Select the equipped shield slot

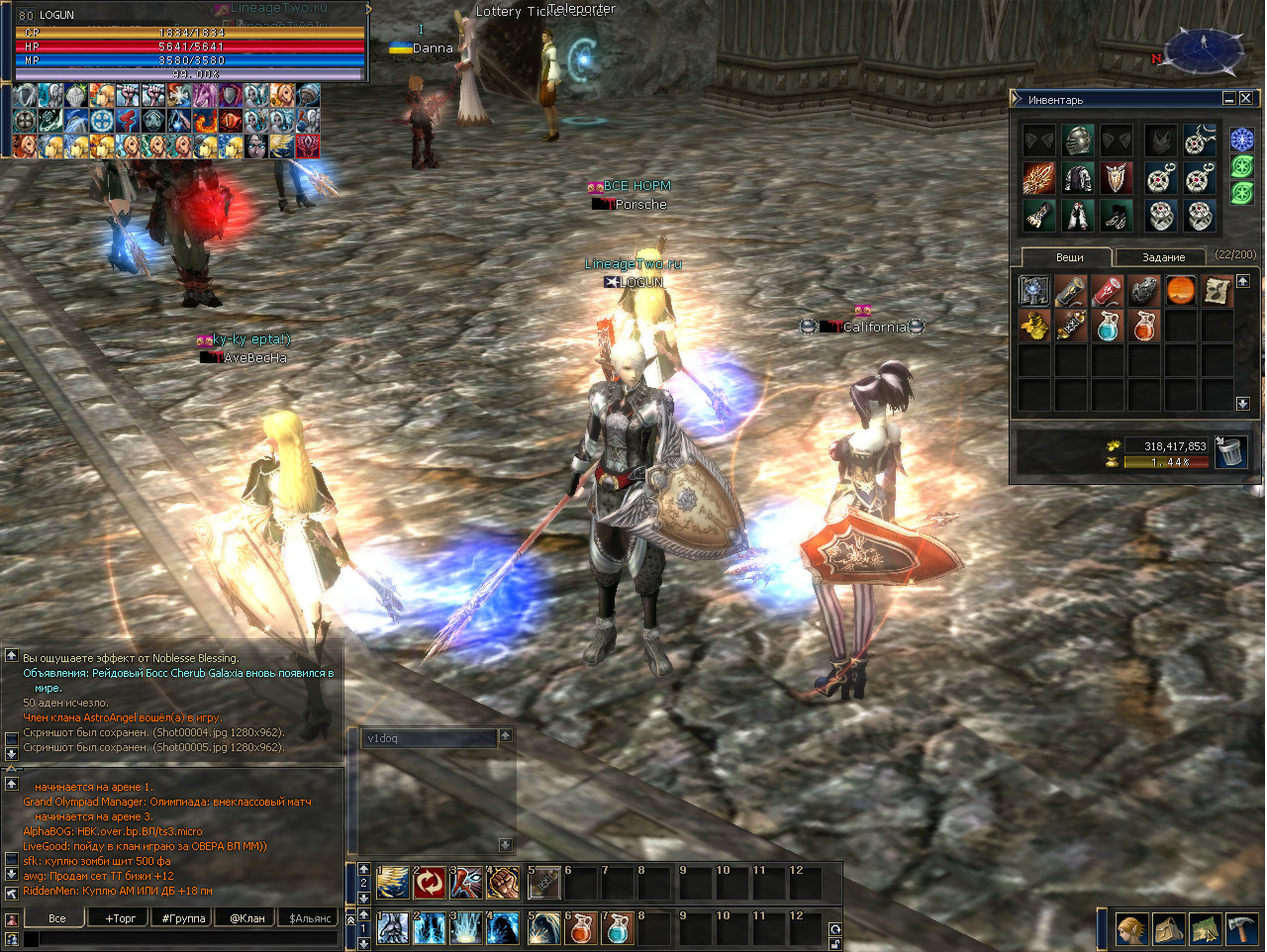[1117, 178]
